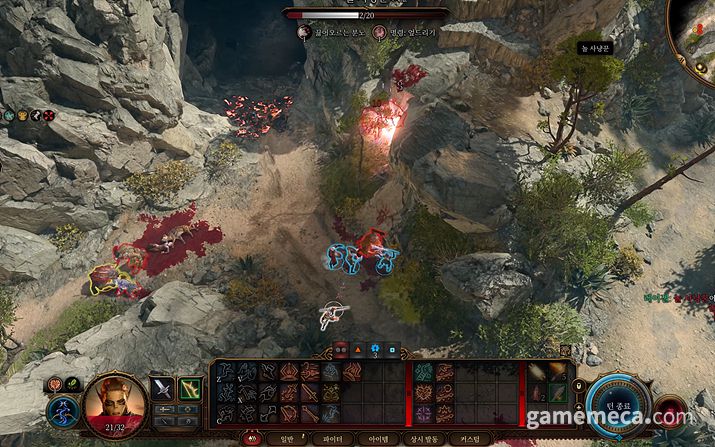Choose the melee sword weapon slot
The image size is (715, 447).
coord(162,388)
